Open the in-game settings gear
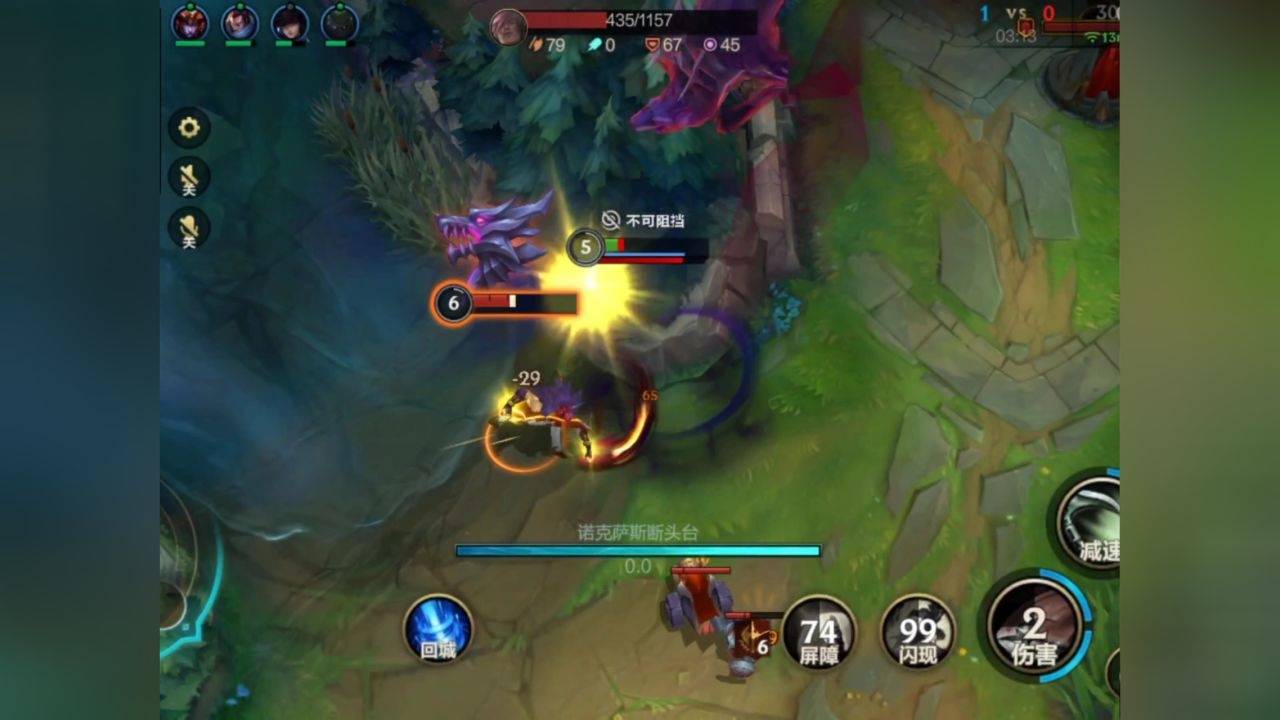The image size is (1280, 720). [x=187, y=129]
